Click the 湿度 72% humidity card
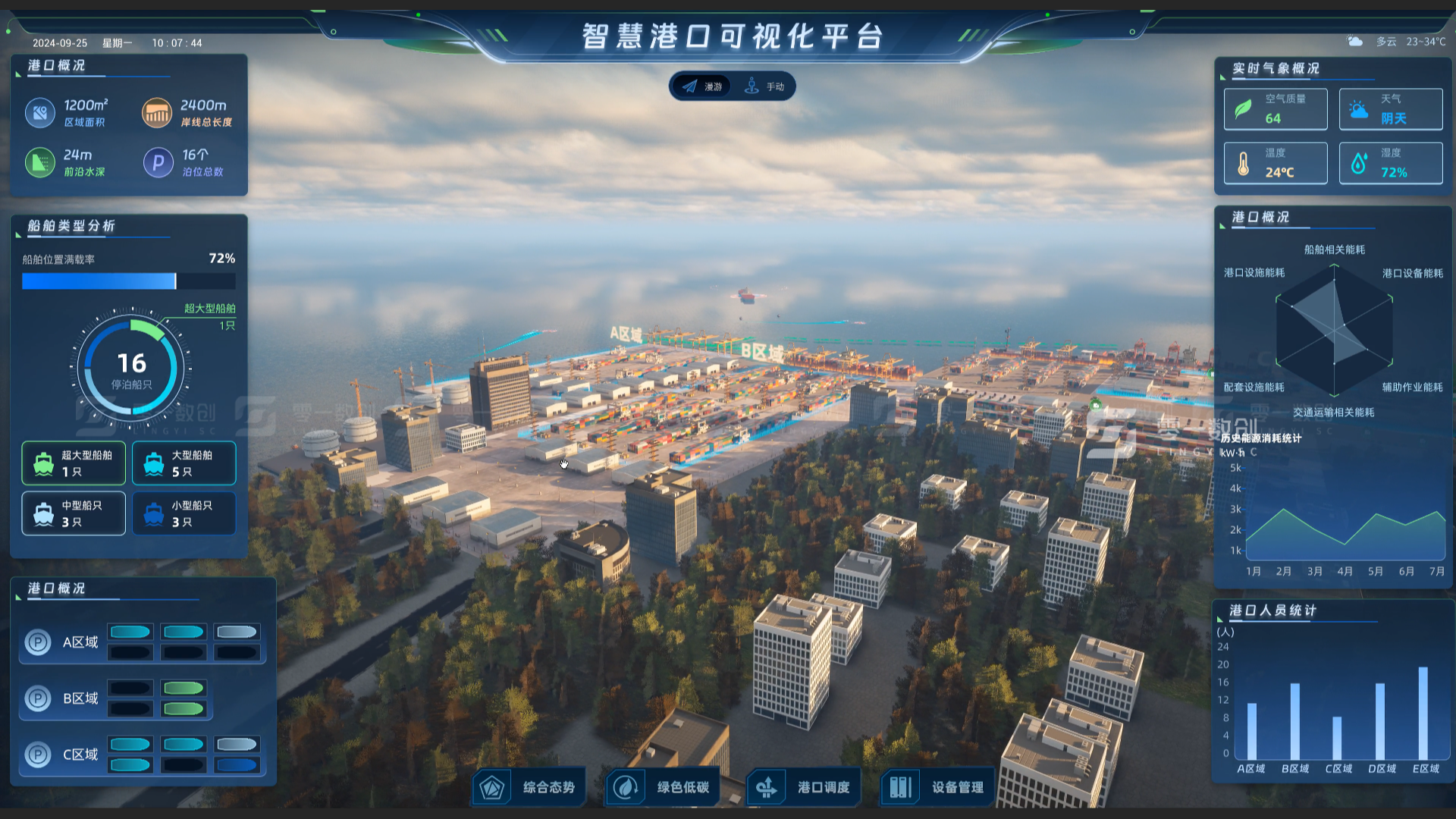 pyautogui.click(x=1391, y=163)
